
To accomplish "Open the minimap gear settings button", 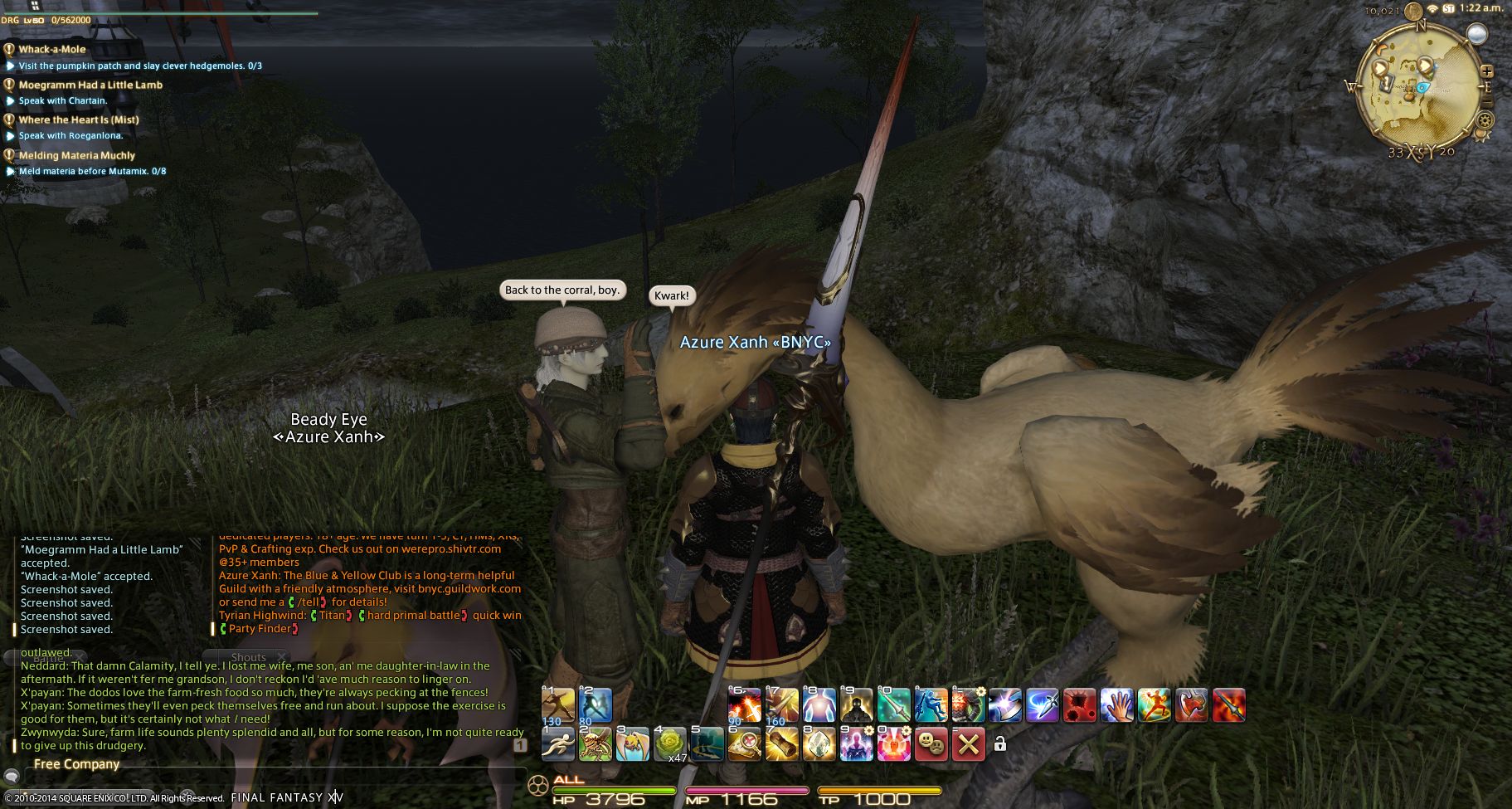I will coord(1484,120).
